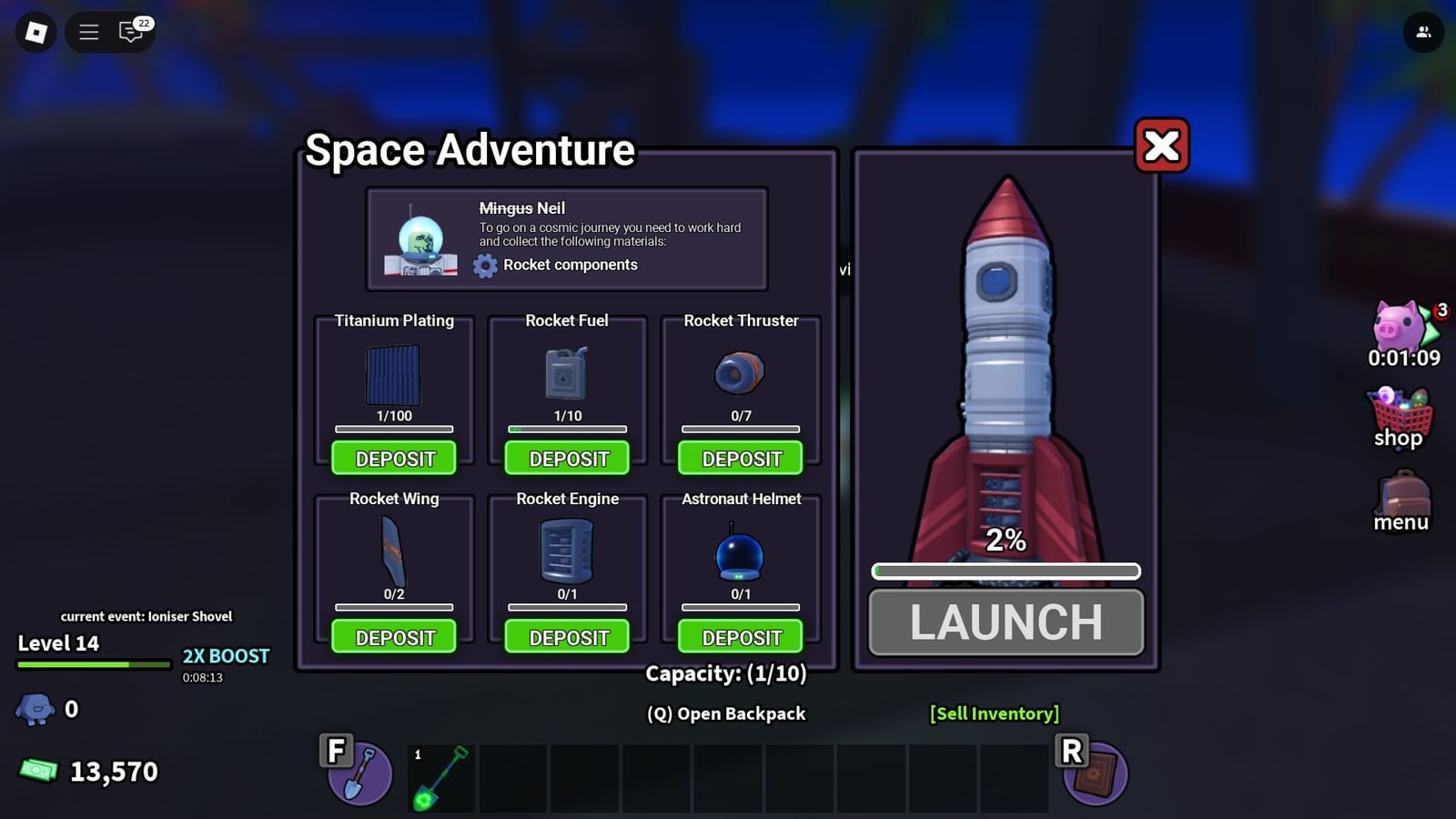Click the Rocket Wing item icon
Image resolution: width=1456 pixels, height=819 pixels.
(393, 551)
